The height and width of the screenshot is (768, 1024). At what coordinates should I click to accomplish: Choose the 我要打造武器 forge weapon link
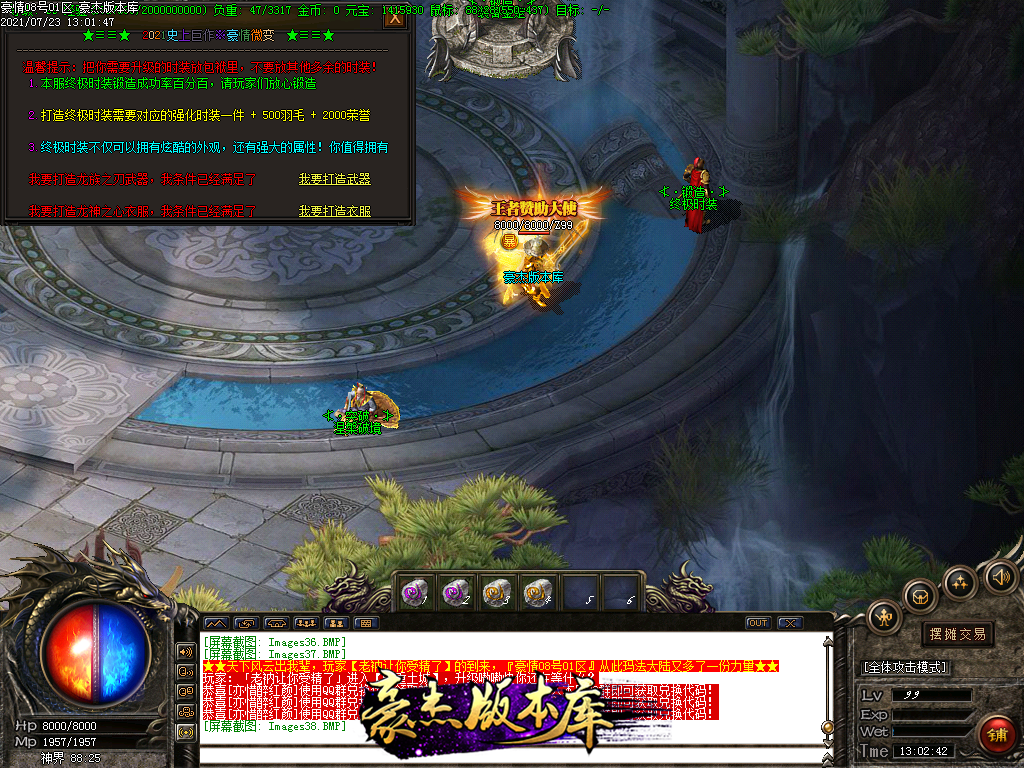click(x=334, y=179)
